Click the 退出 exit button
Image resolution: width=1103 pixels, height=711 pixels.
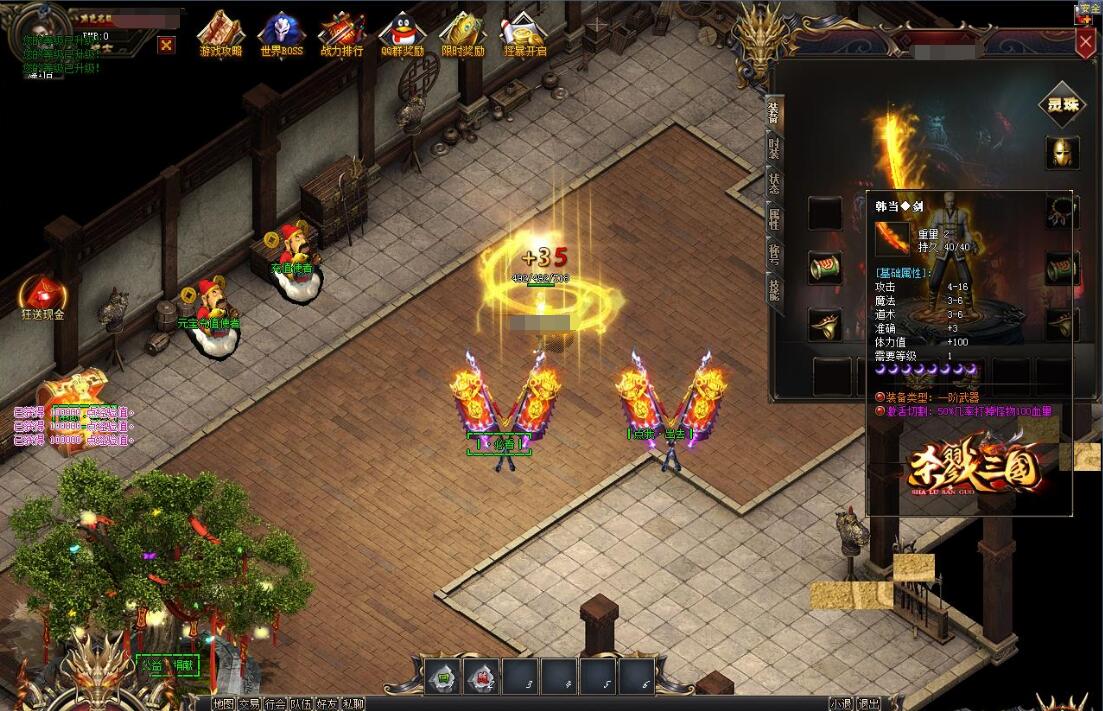pos(869,704)
